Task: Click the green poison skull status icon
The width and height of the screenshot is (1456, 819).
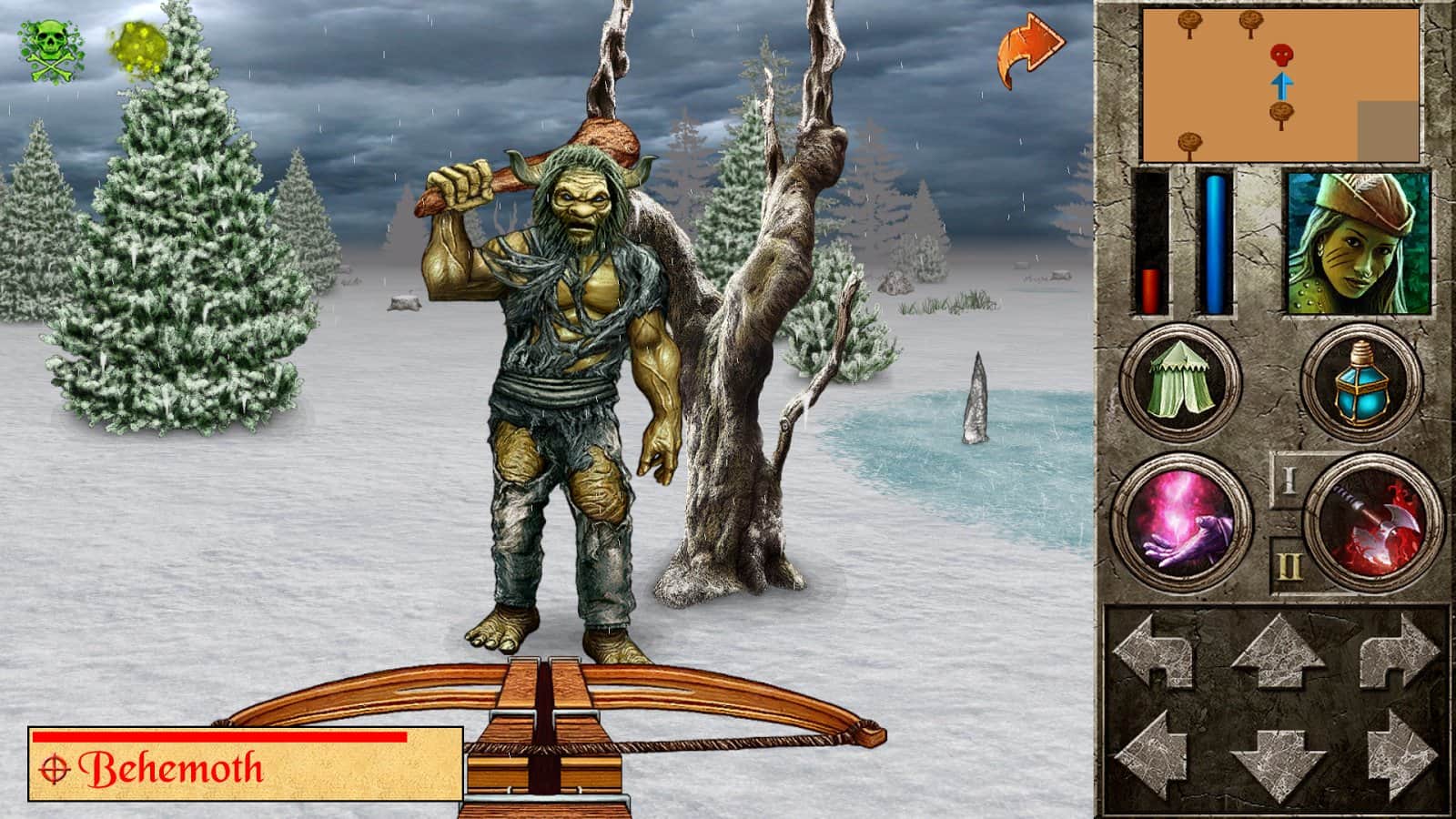Action: click(49, 47)
